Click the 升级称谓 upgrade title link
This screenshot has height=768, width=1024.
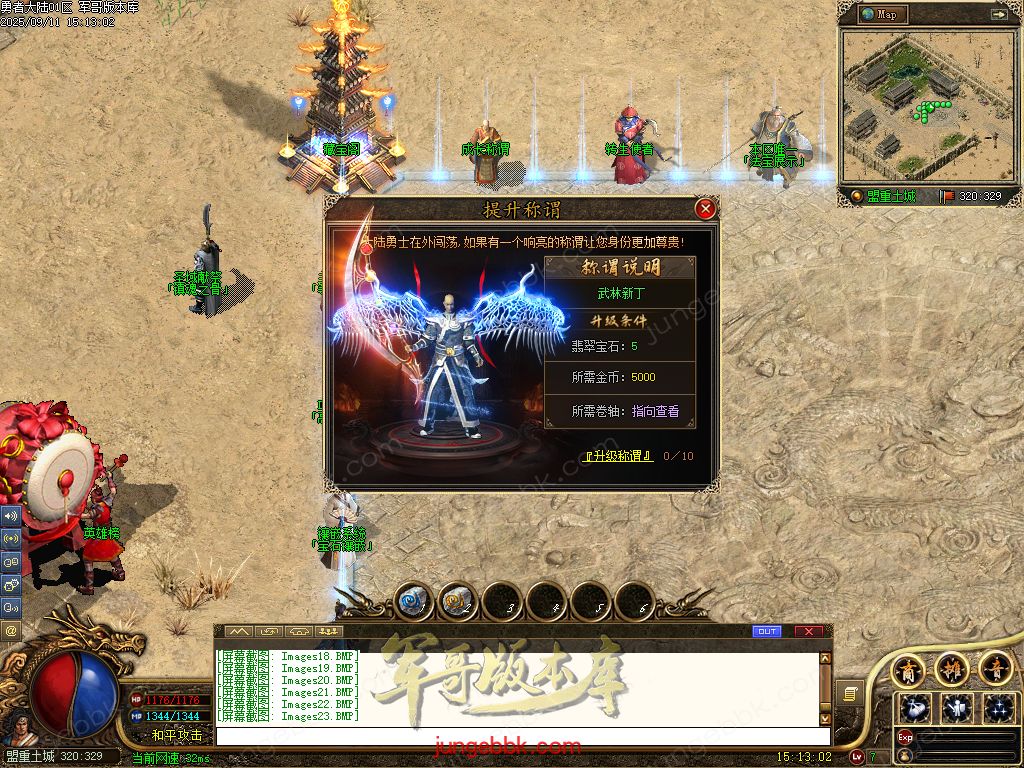click(619, 456)
